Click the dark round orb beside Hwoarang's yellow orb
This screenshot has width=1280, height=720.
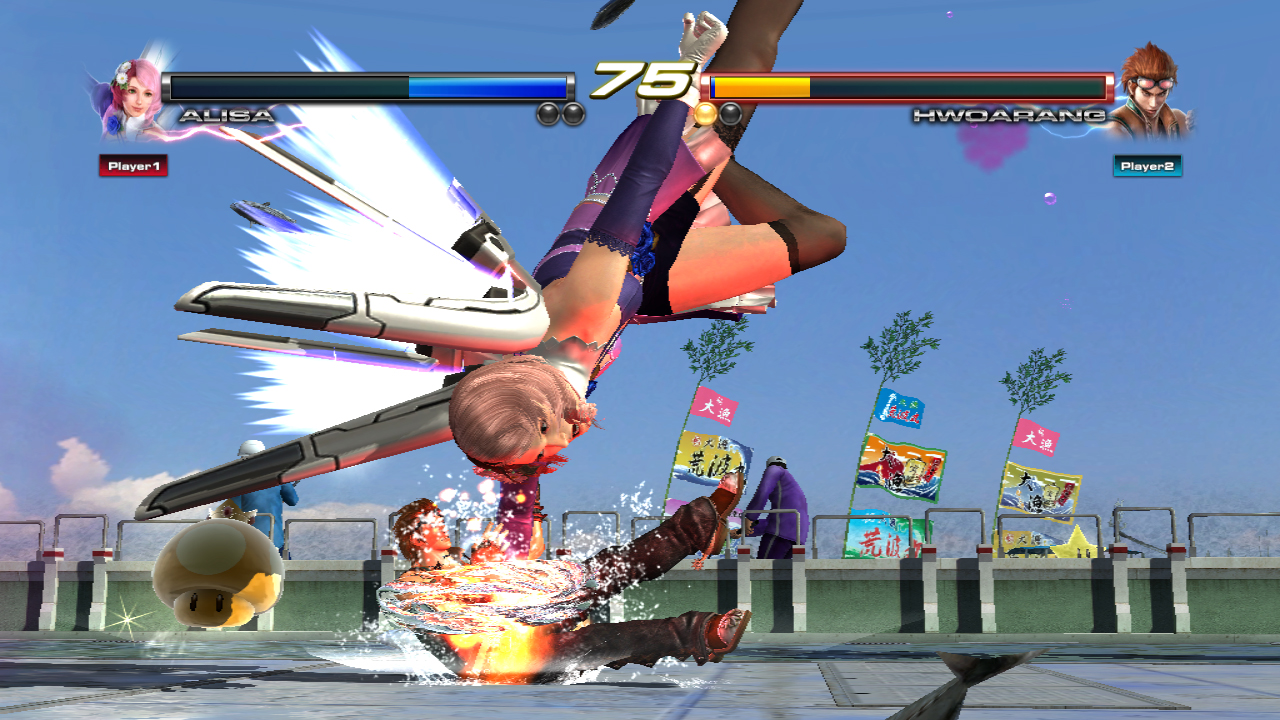click(x=729, y=112)
